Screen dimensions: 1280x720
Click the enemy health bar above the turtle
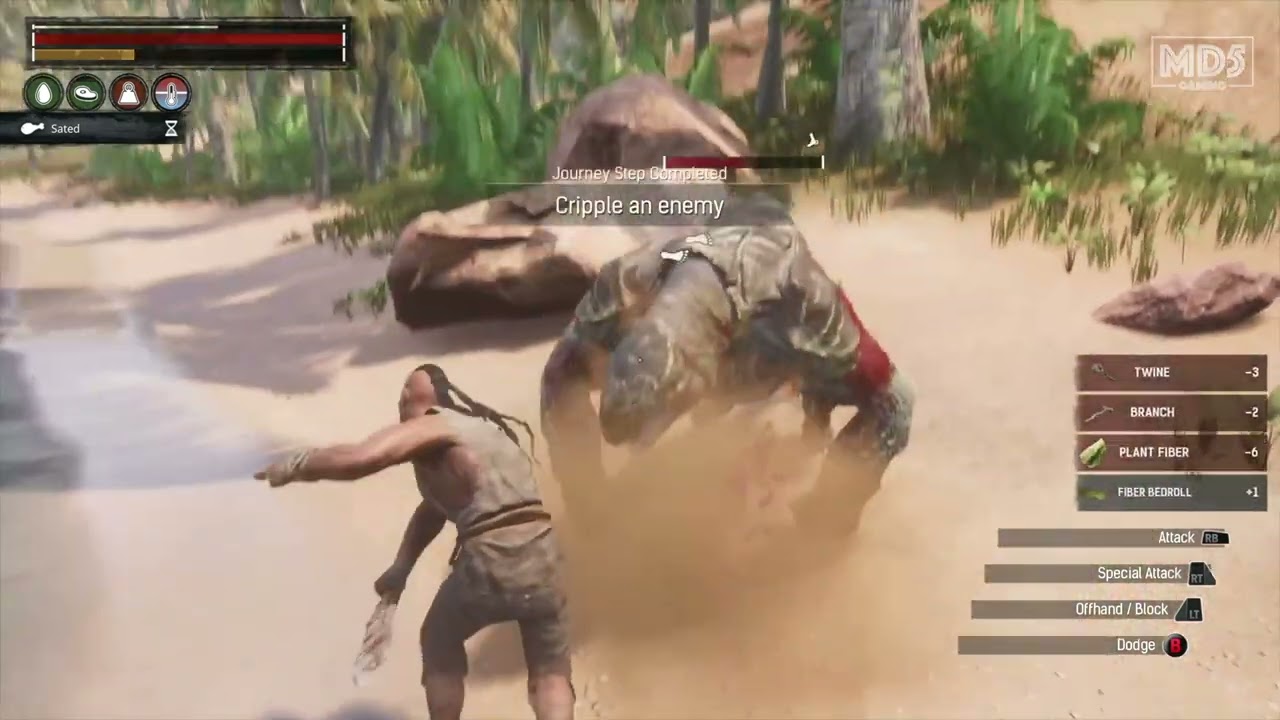click(742, 162)
